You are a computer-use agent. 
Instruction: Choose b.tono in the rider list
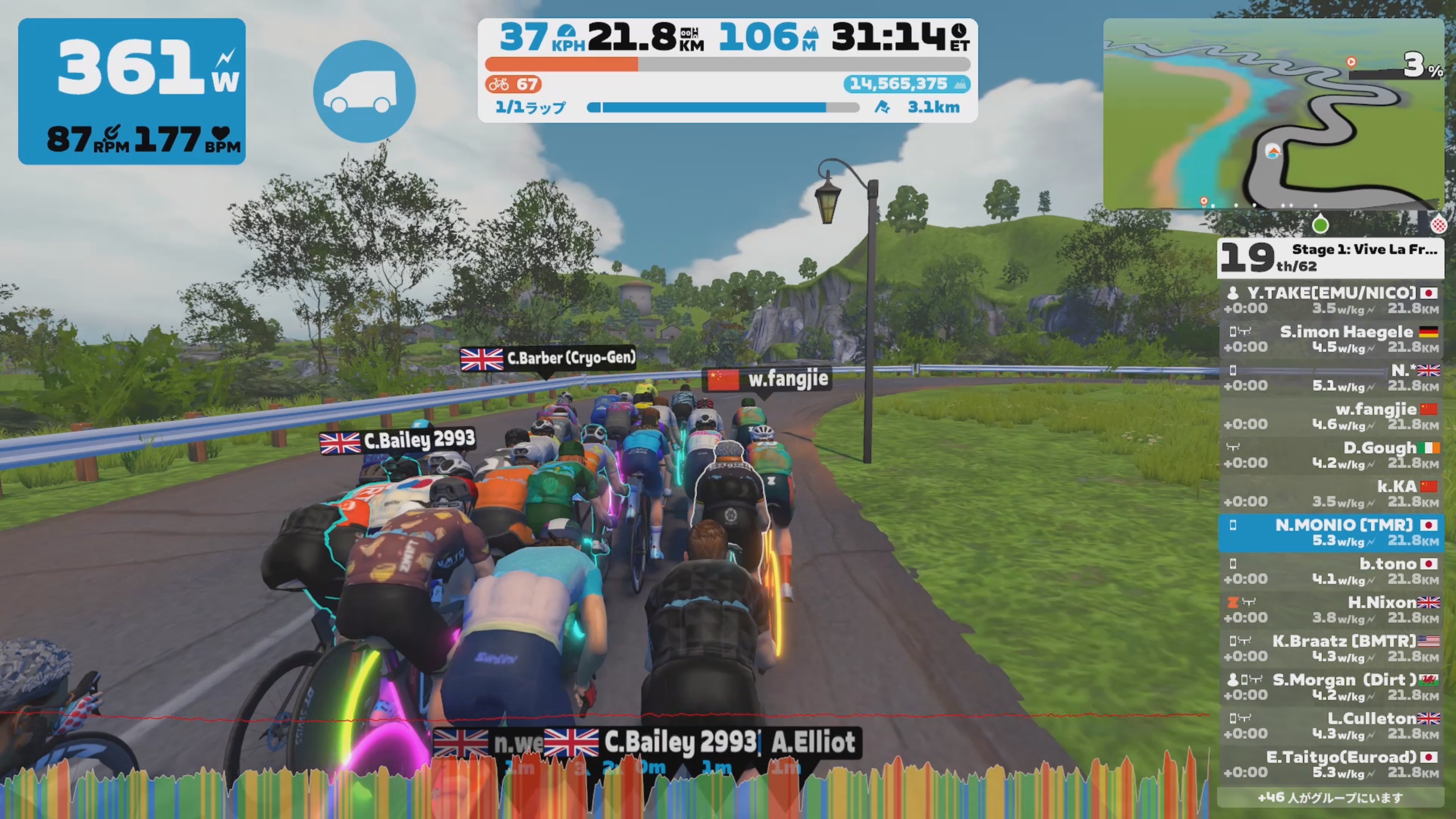(1330, 571)
